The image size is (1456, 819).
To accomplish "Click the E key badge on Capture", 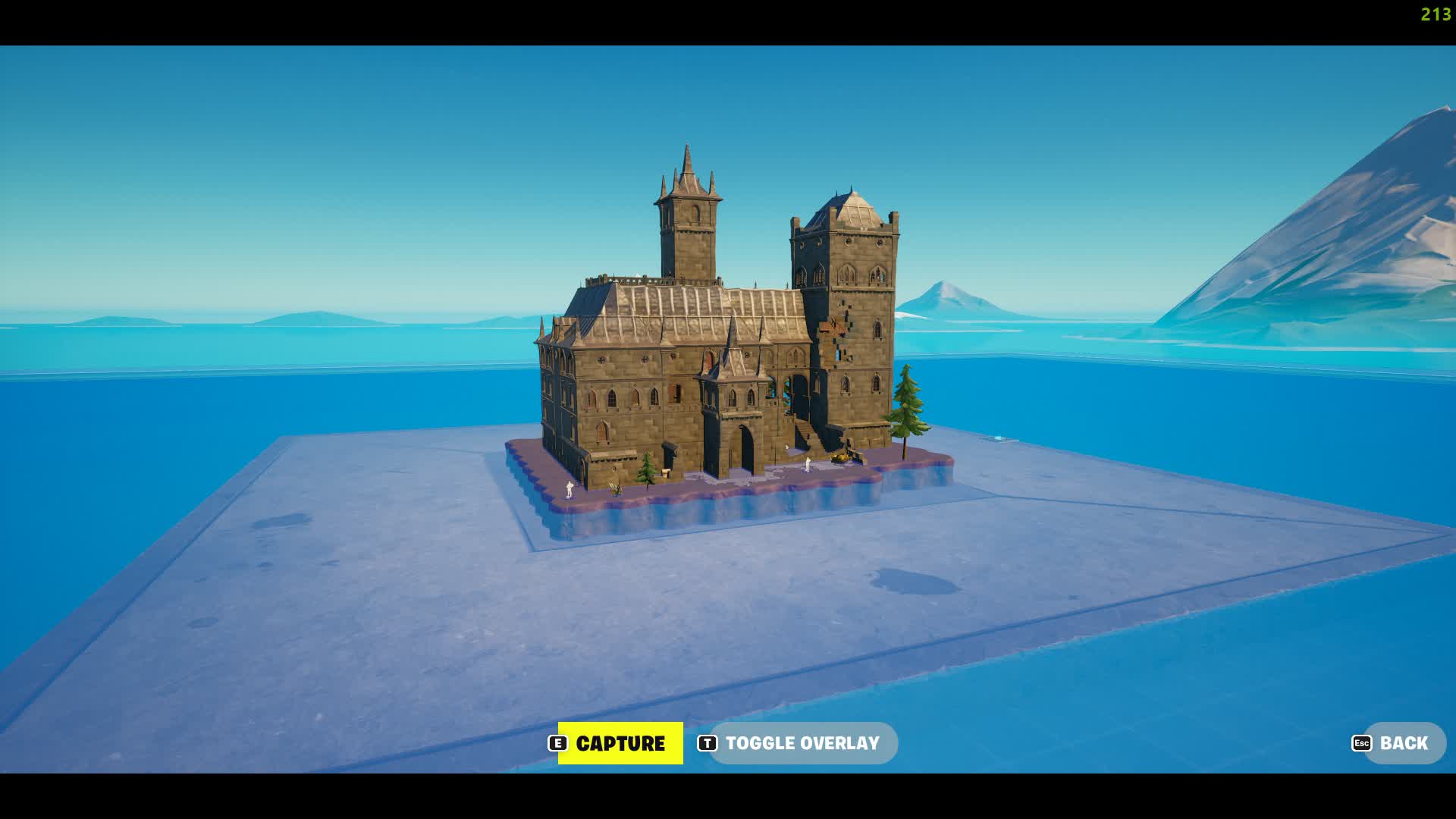I will (x=557, y=743).
